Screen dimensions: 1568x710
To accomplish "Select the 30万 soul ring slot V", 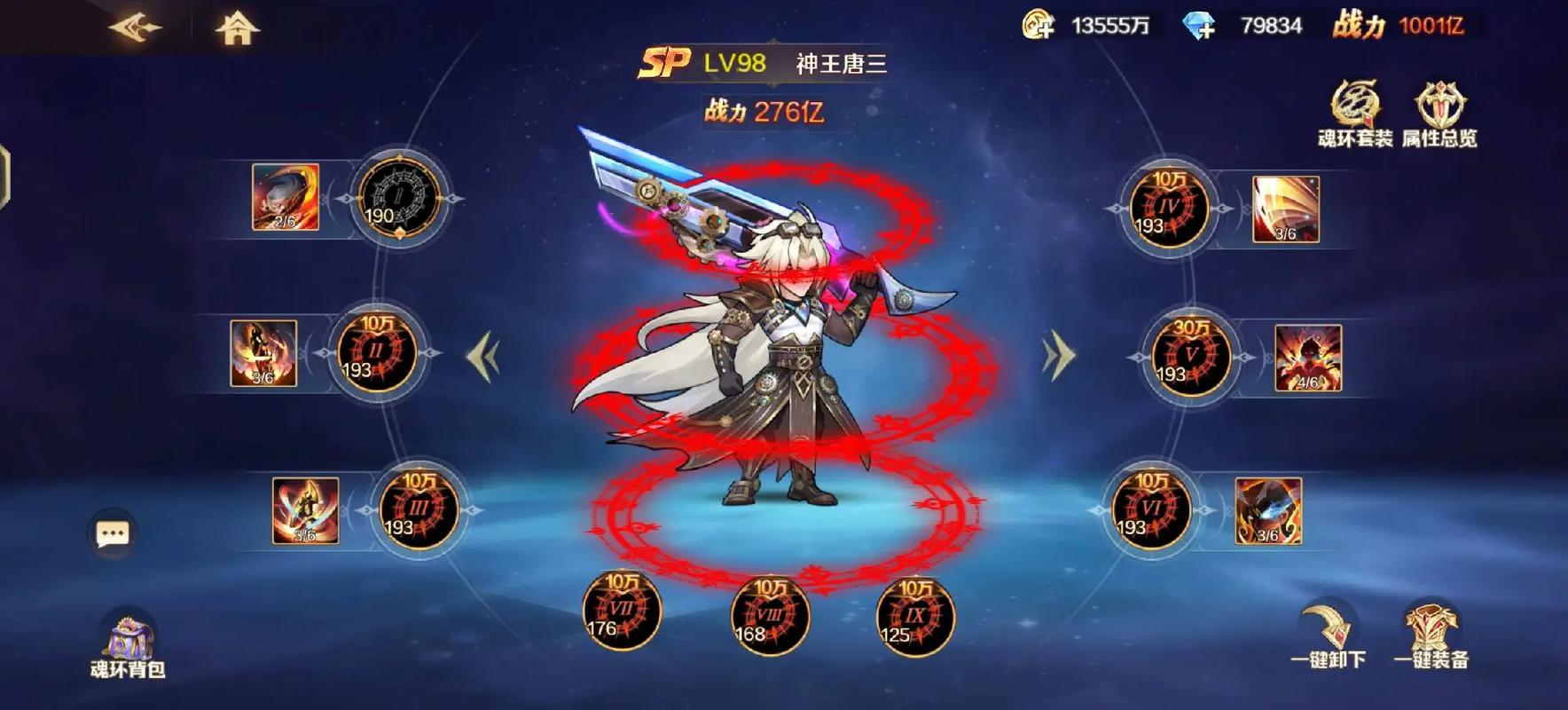I will click(x=1191, y=357).
